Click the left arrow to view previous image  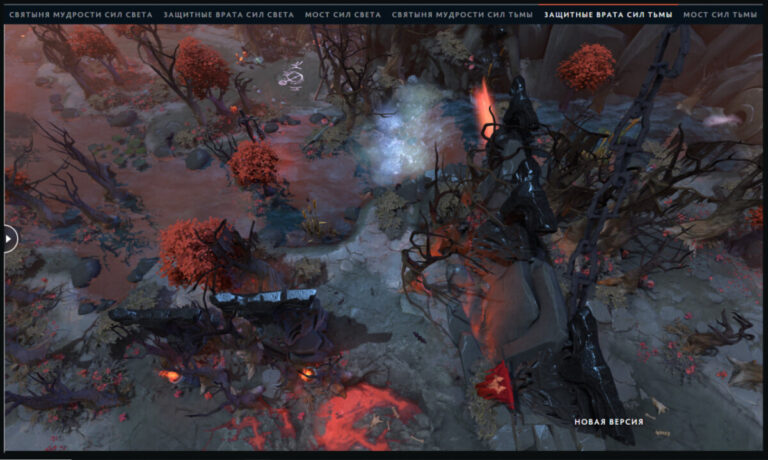9,238
